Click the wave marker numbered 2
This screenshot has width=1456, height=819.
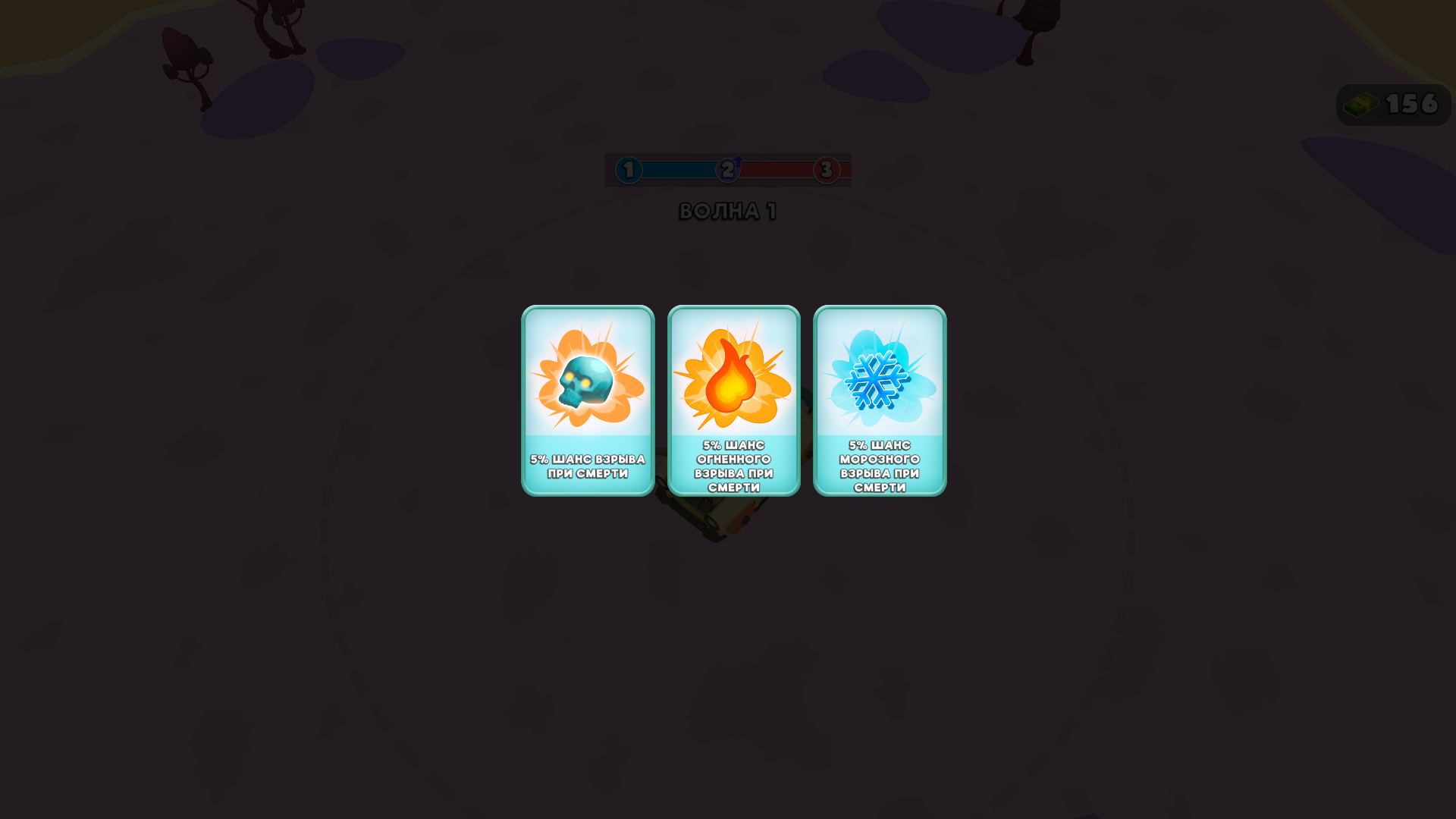pos(726,171)
